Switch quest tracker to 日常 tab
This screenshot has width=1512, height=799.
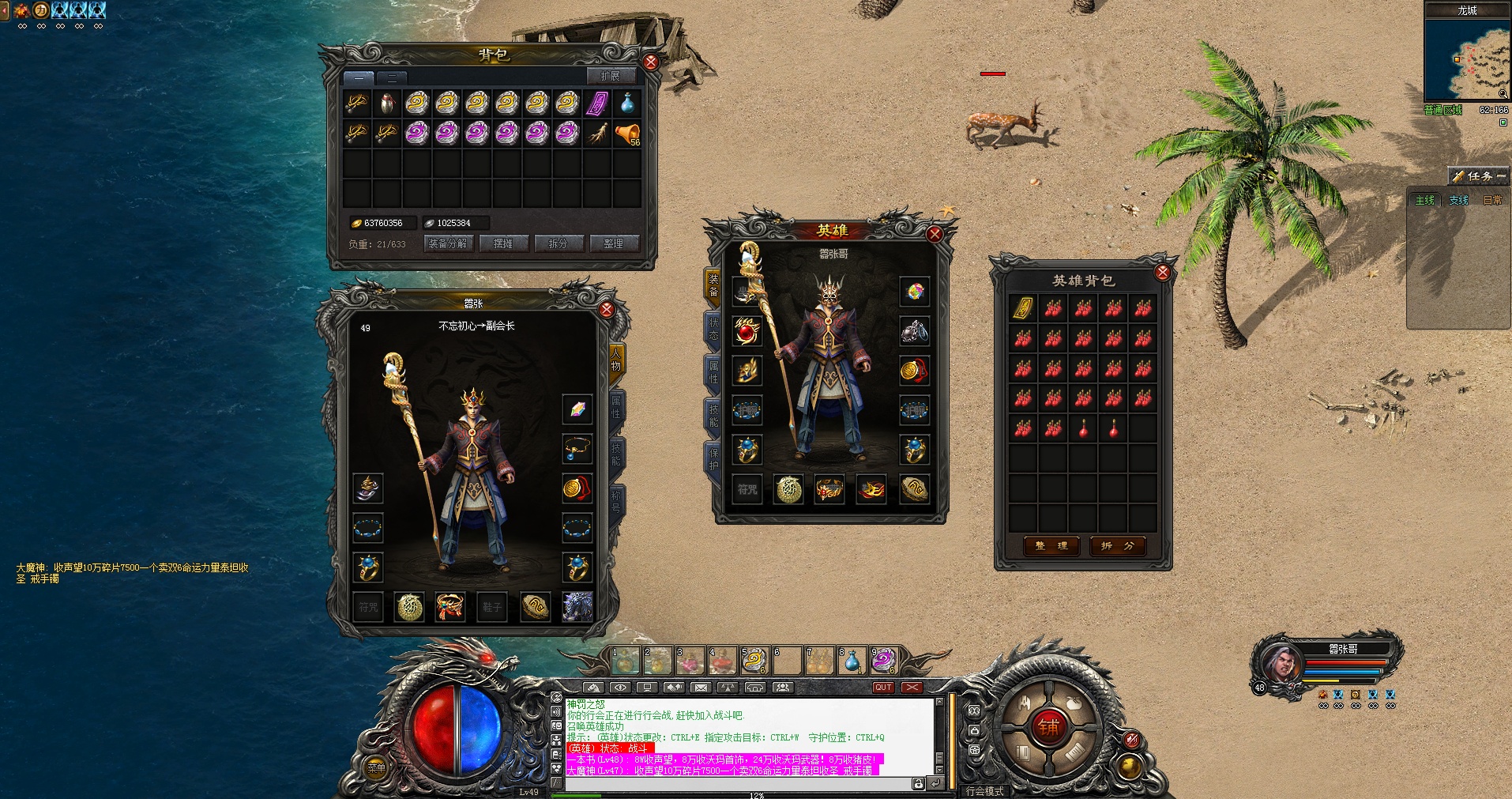(x=1492, y=201)
